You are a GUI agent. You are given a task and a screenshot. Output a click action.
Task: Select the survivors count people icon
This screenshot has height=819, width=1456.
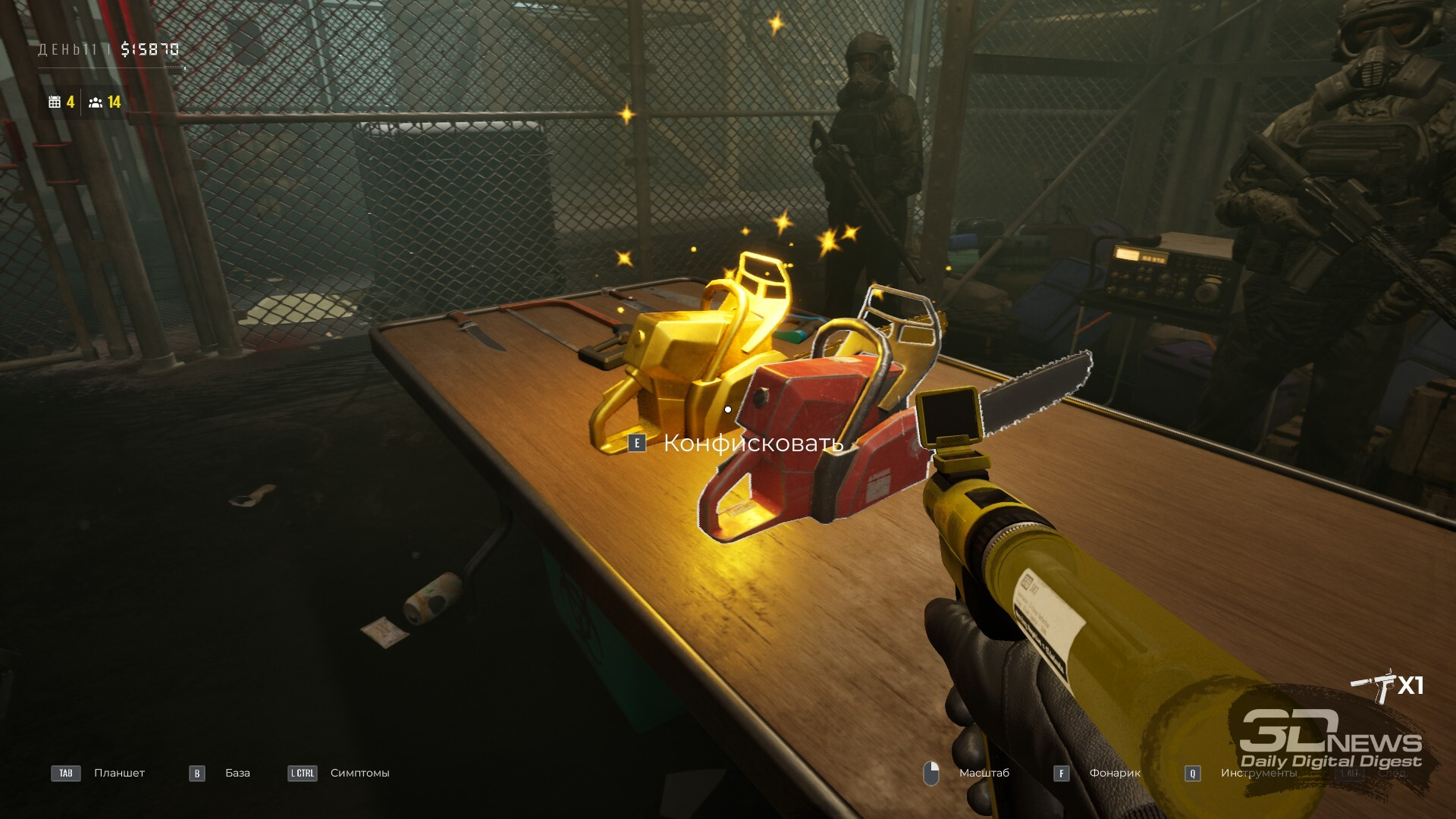click(96, 102)
